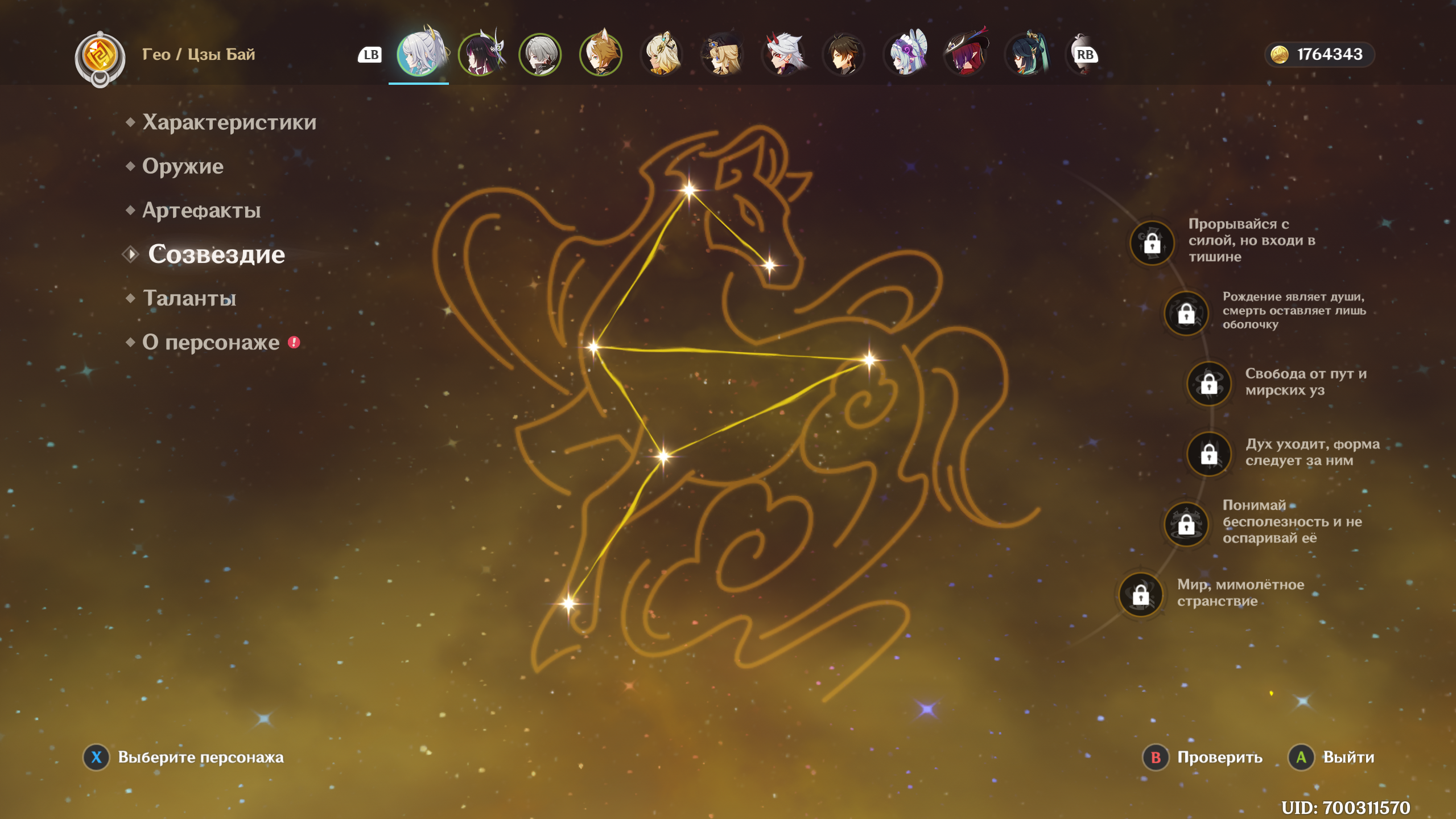The height and width of the screenshot is (819, 1456).
Task: Show the О персонаже page
Action: click(211, 342)
